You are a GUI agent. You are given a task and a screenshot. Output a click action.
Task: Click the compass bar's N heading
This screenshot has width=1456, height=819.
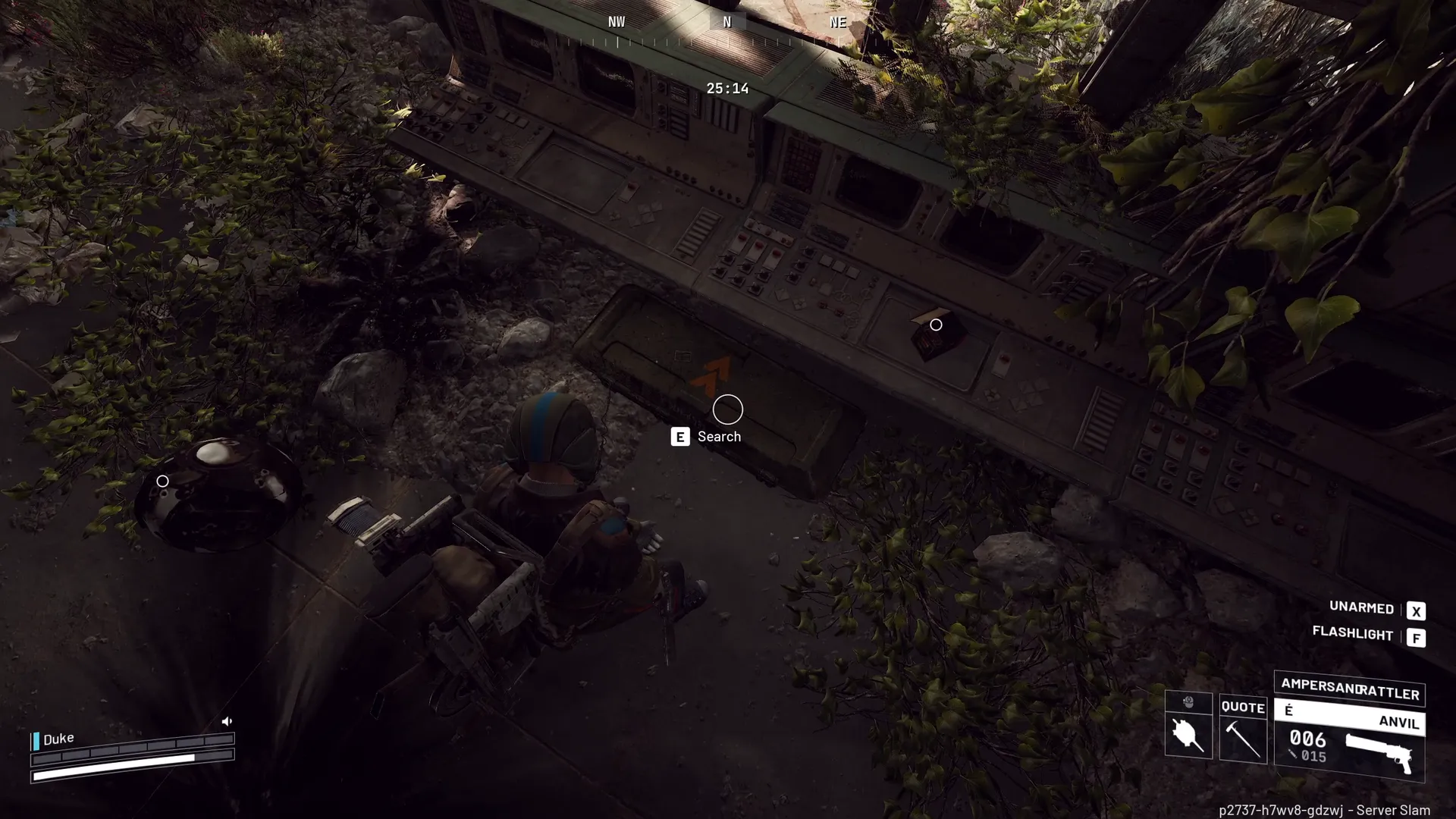pos(727,22)
